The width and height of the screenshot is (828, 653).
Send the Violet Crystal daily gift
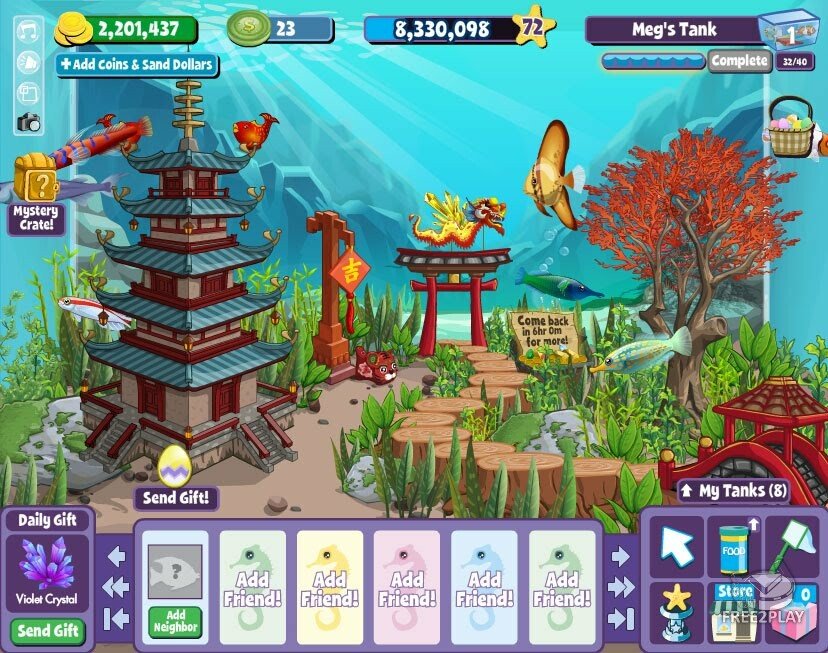click(x=48, y=631)
